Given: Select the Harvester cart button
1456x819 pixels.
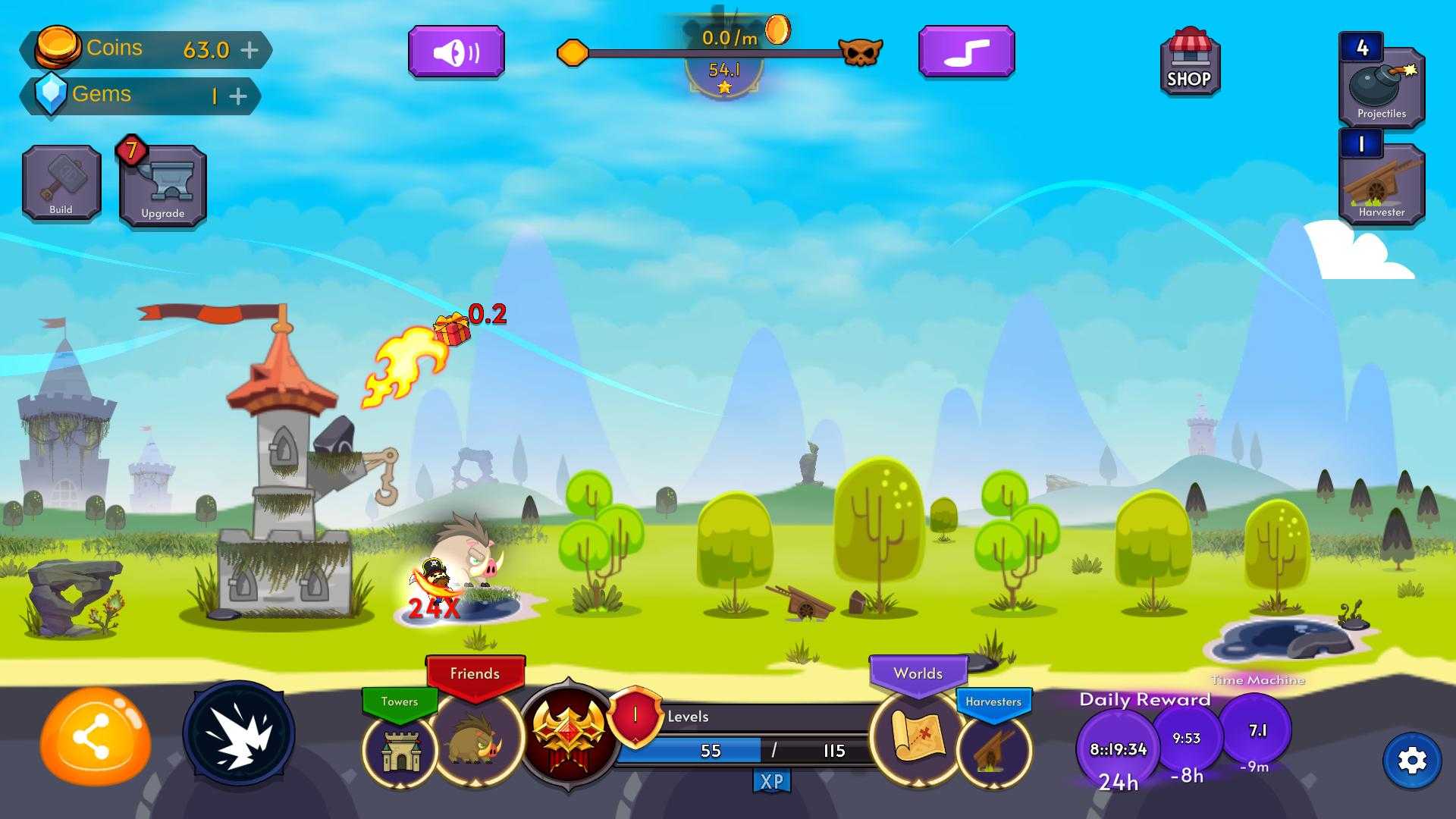Looking at the screenshot, I should [x=1382, y=182].
